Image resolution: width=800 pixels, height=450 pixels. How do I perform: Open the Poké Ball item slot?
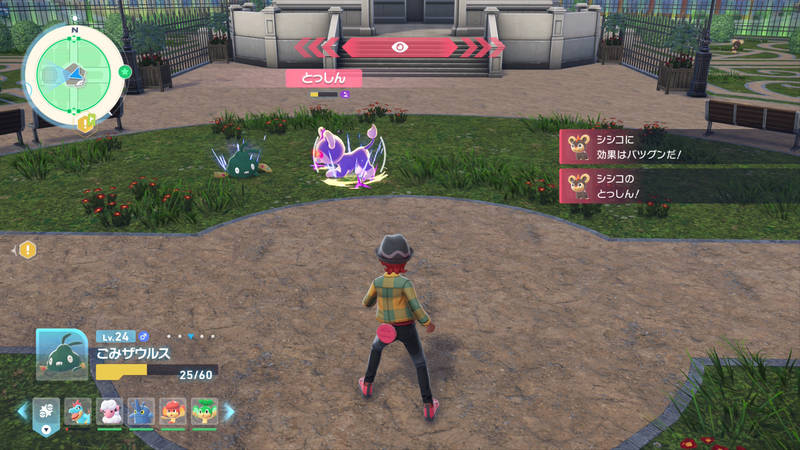click(47, 411)
